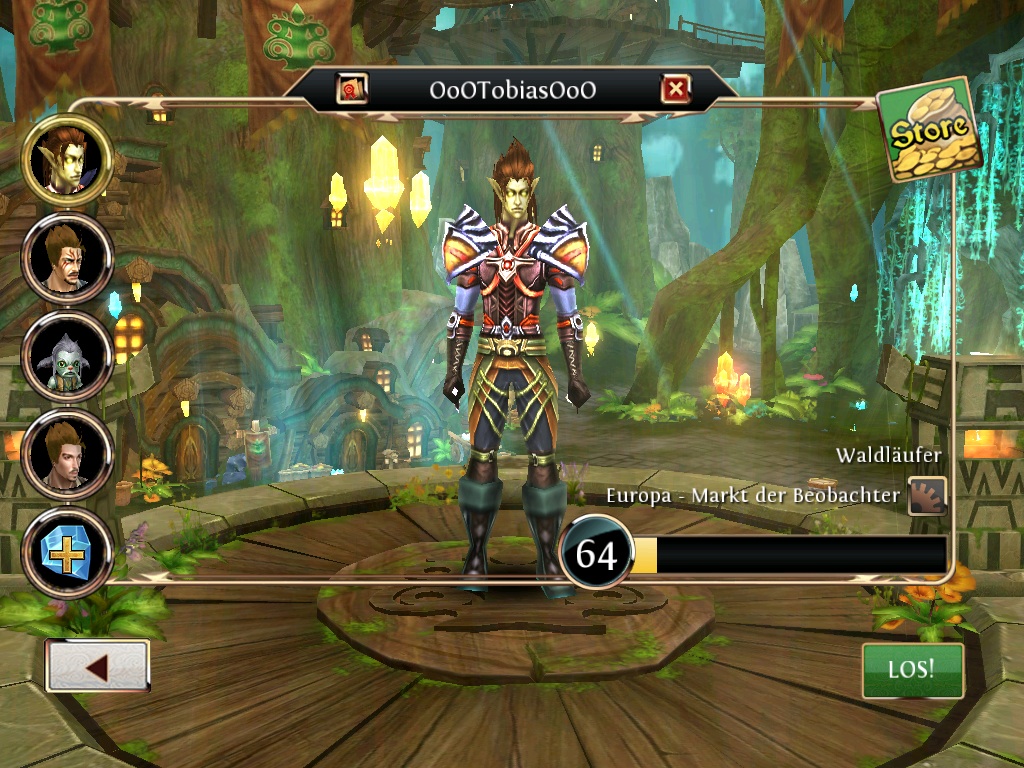Open server settings gear next to Europa
This screenshot has width=1024, height=768.
[x=927, y=496]
